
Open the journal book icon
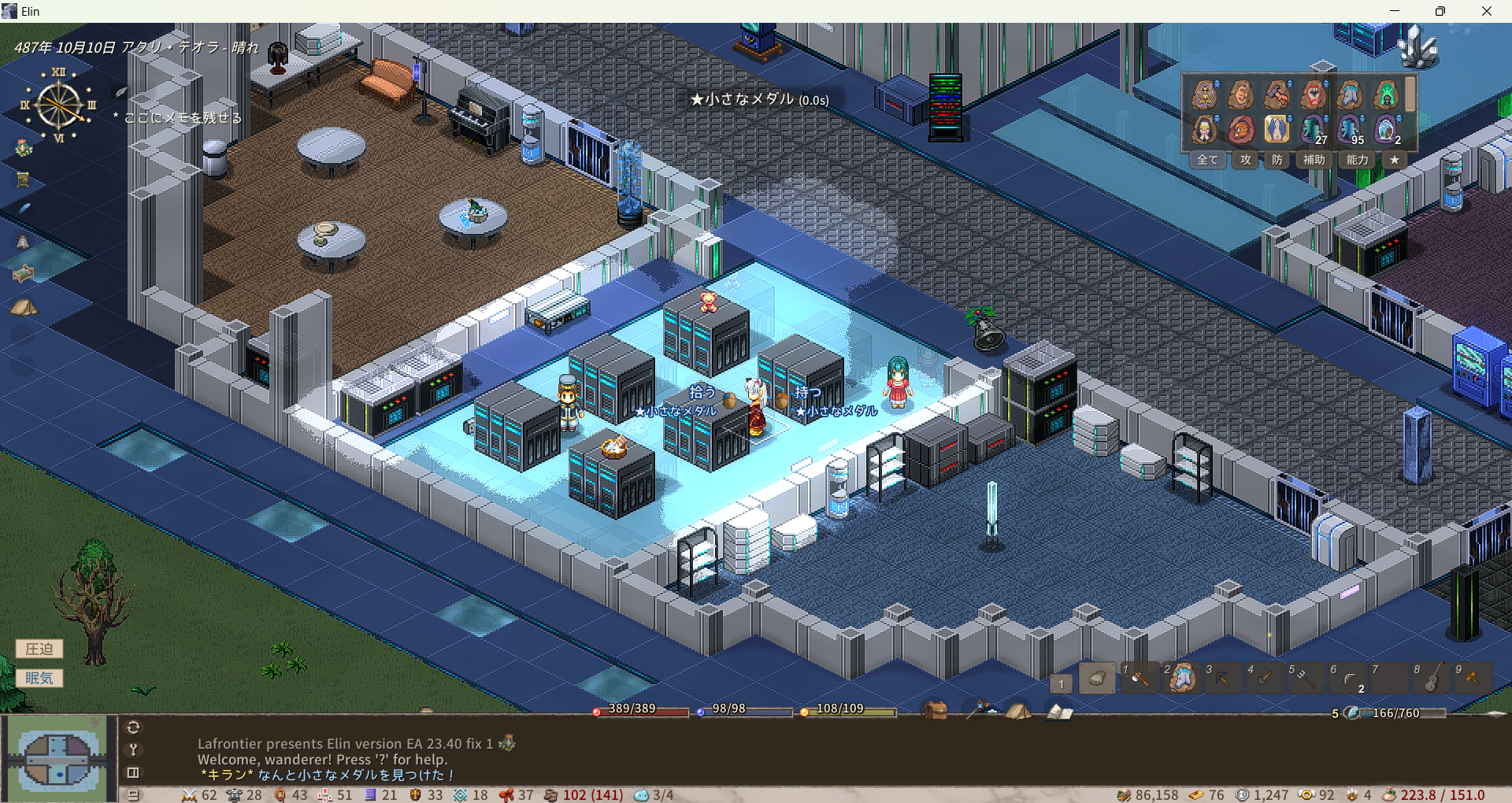(1059, 712)
